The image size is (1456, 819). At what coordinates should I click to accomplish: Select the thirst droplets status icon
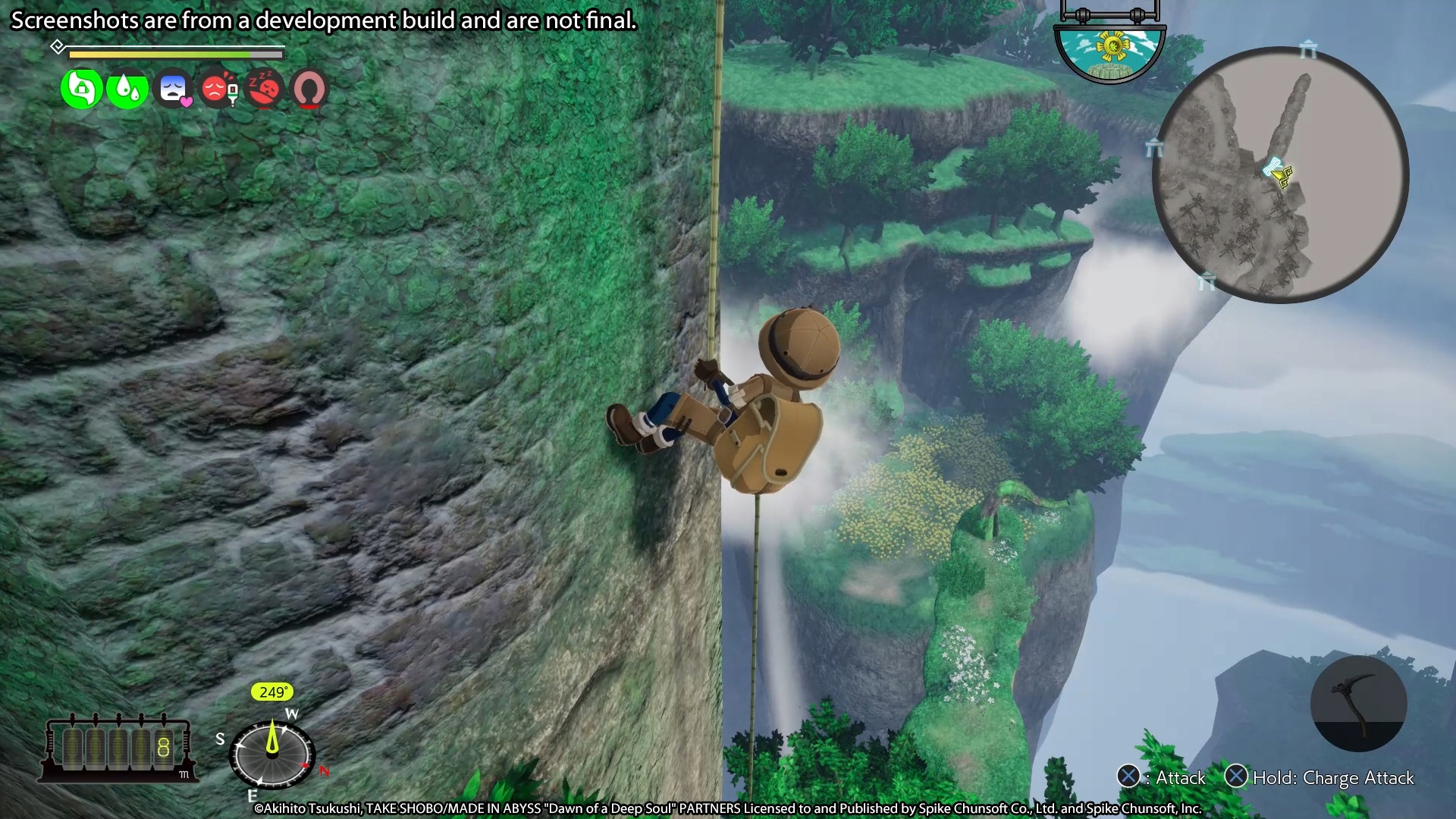coord(127,89)
